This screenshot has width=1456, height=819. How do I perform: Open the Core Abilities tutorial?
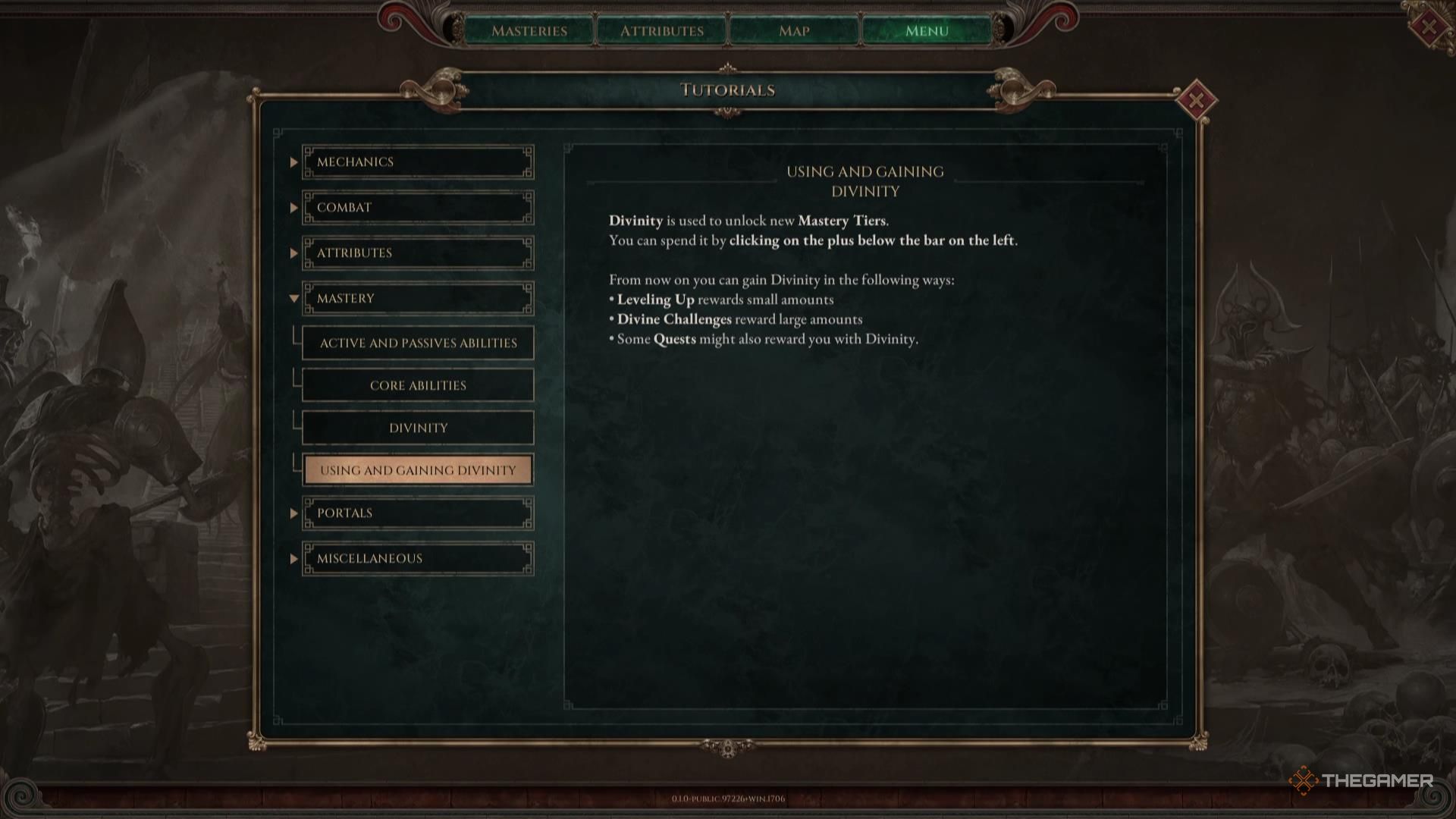click(x=418, y=384)
